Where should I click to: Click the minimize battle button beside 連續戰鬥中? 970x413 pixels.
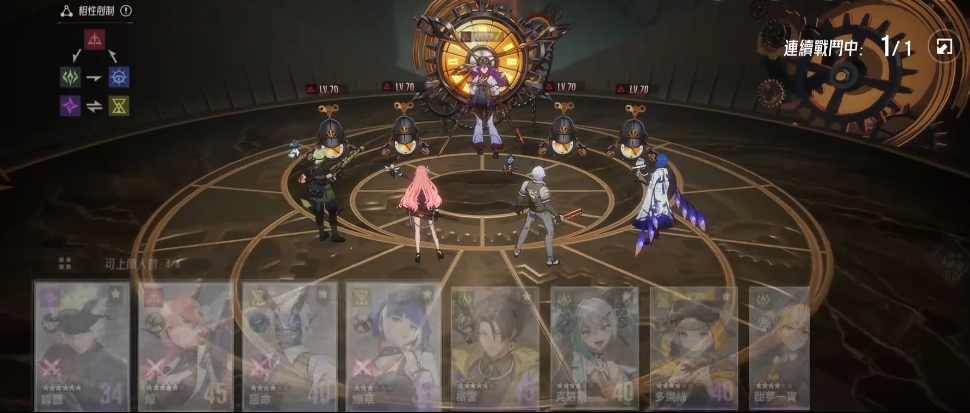(943, 46)
